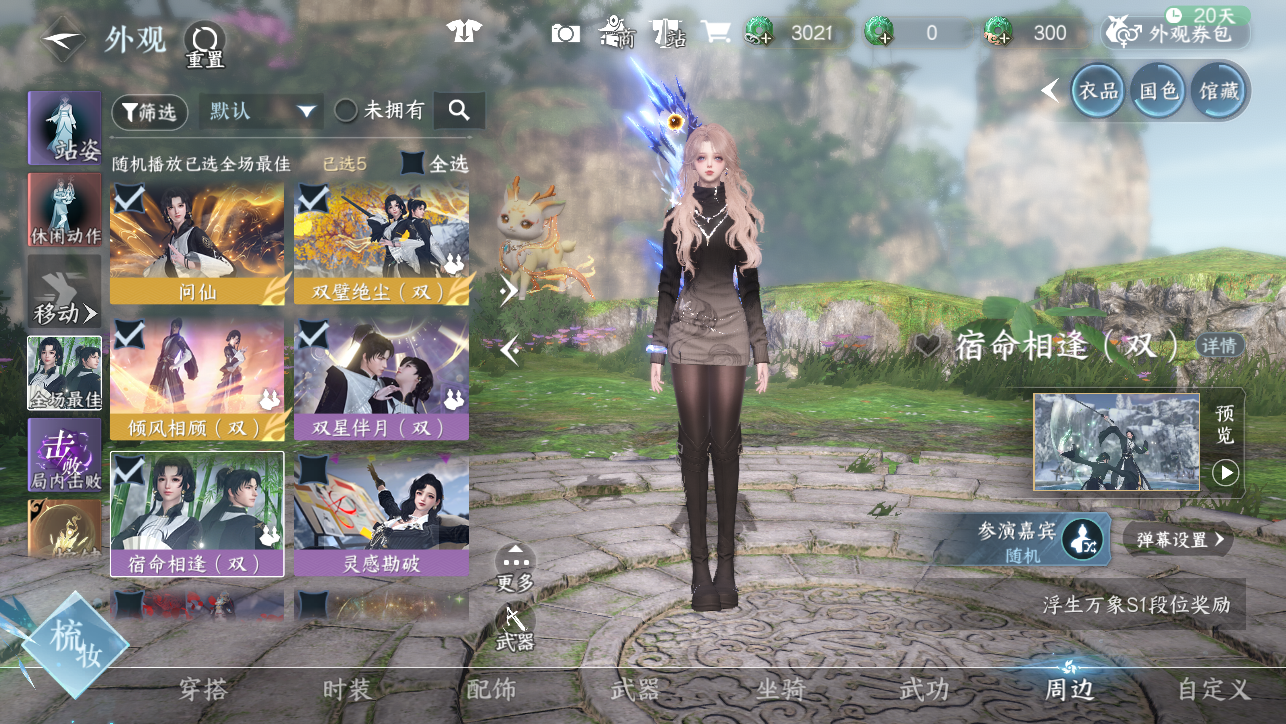
Task: Show 详情 details for 宿命相逢
Action: pos(1219,346)
